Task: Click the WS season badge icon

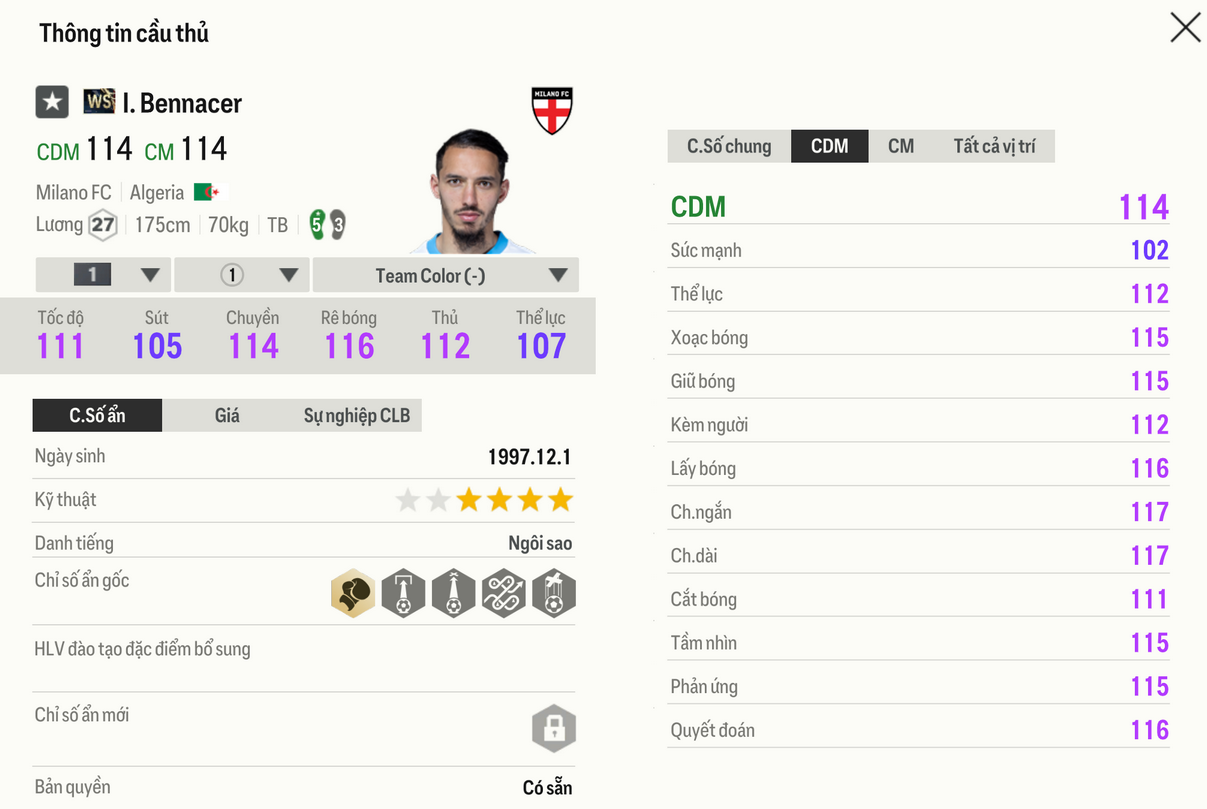Action: click(99, 101)
